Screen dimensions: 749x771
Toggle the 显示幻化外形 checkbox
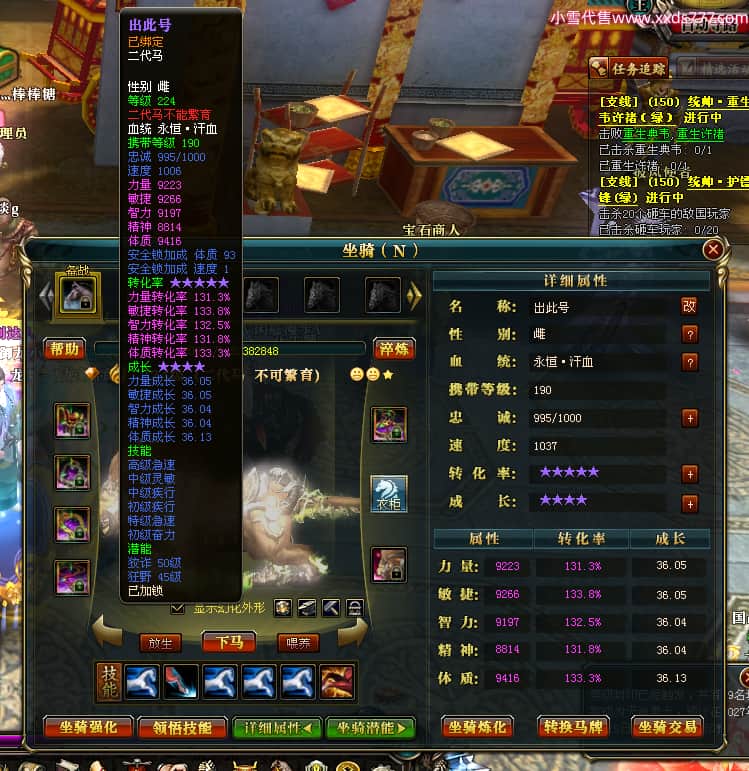(x=178, y=607)
